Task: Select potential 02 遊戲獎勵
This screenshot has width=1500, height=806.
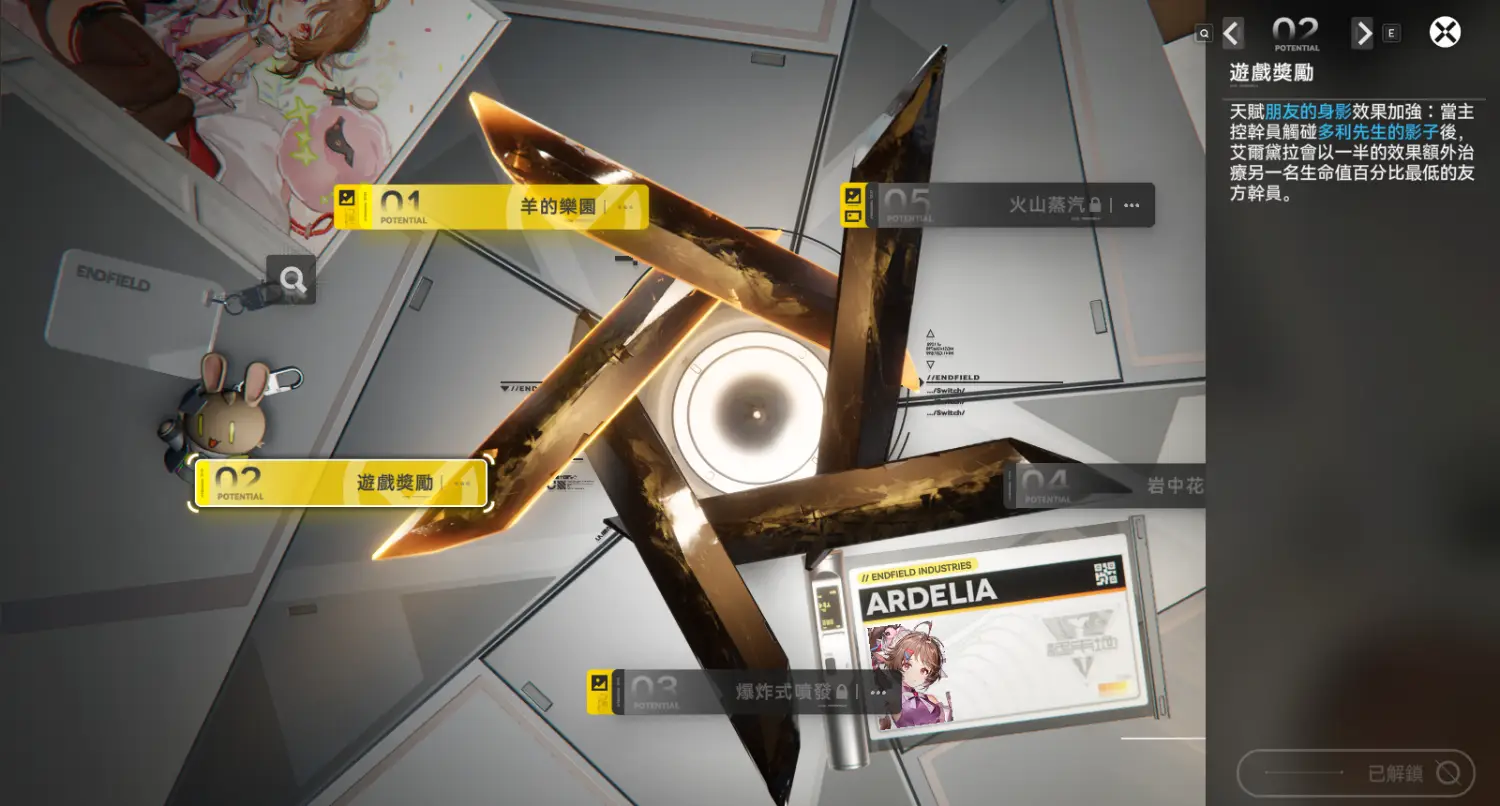Action: click(x=341, y=483)
